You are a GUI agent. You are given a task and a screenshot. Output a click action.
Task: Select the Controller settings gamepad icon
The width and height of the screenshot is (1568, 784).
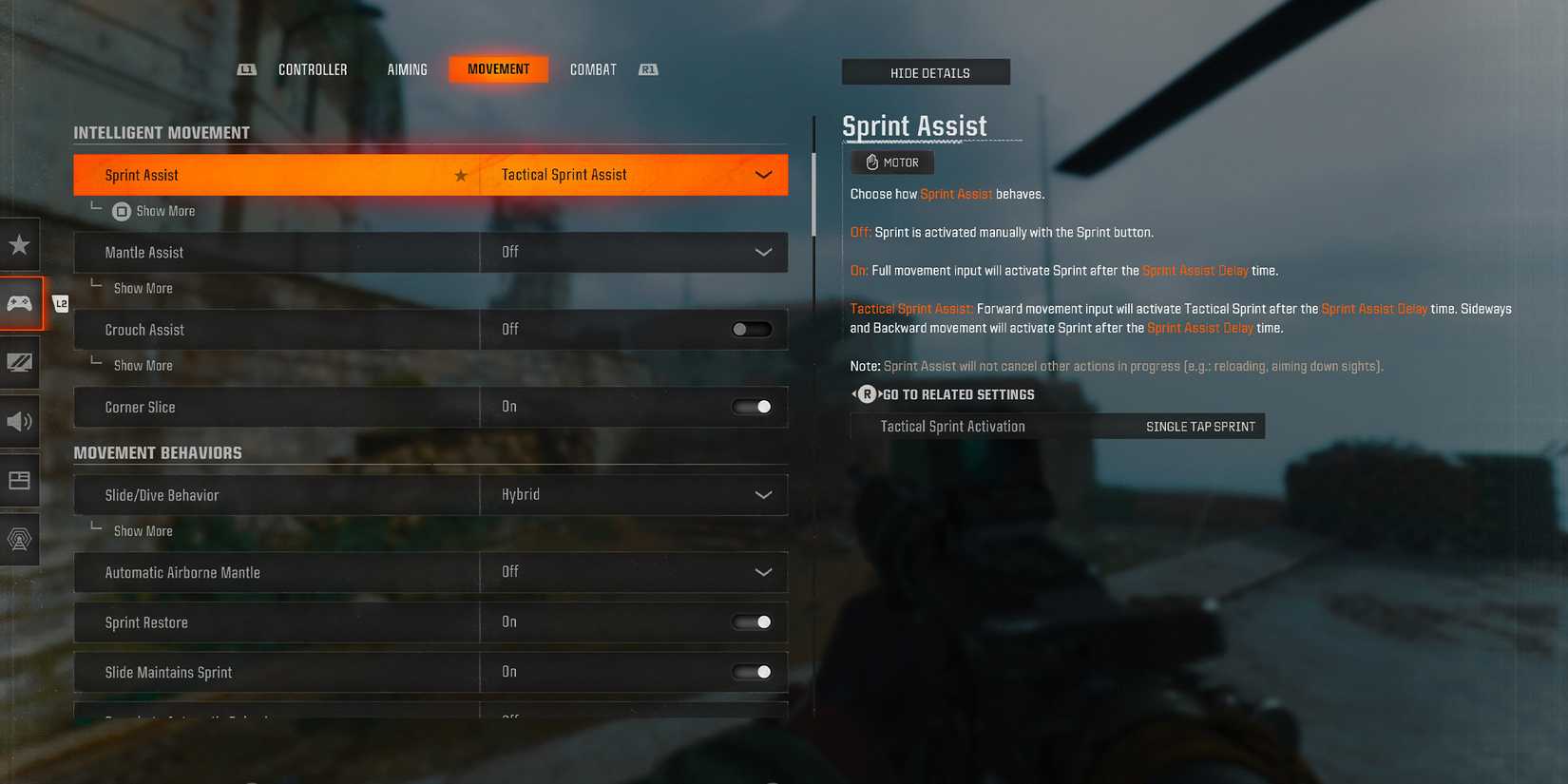click(x=19, y=304)
